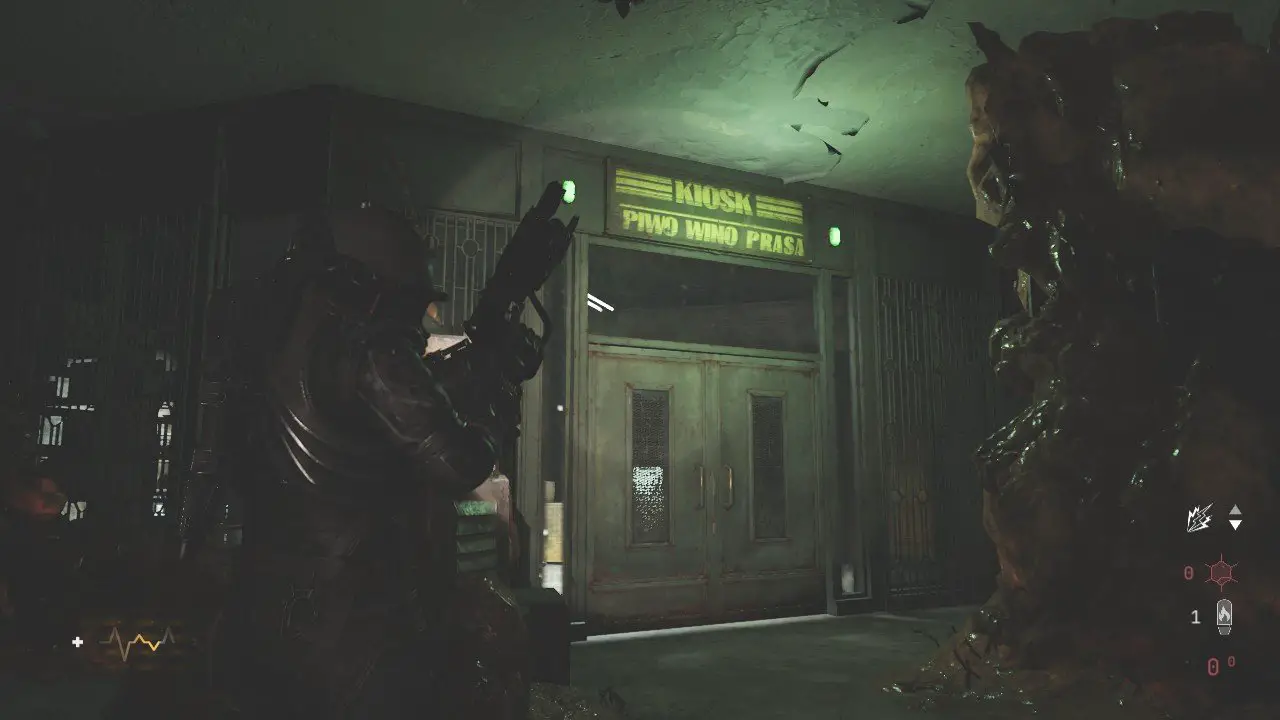This screenshot has width=1280, height=720.
Task: Click the weapon-switch down arrow
Action: tap(1235, 525)
